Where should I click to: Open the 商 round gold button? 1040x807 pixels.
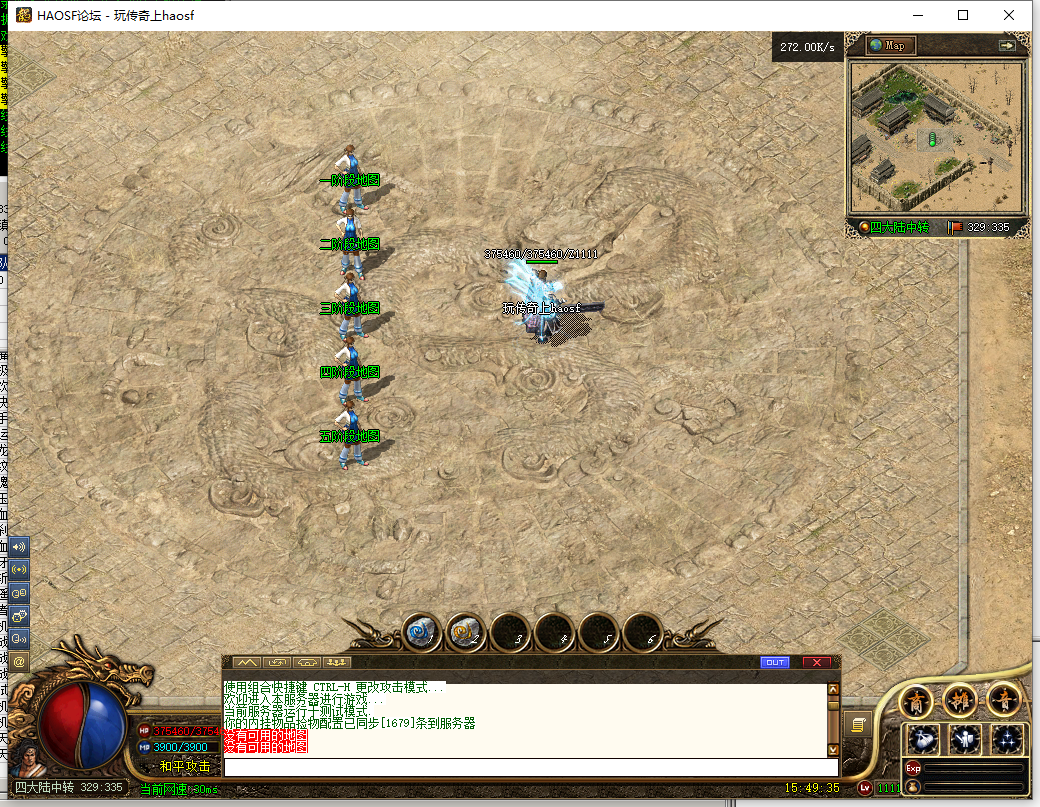[x=917, y=701]
